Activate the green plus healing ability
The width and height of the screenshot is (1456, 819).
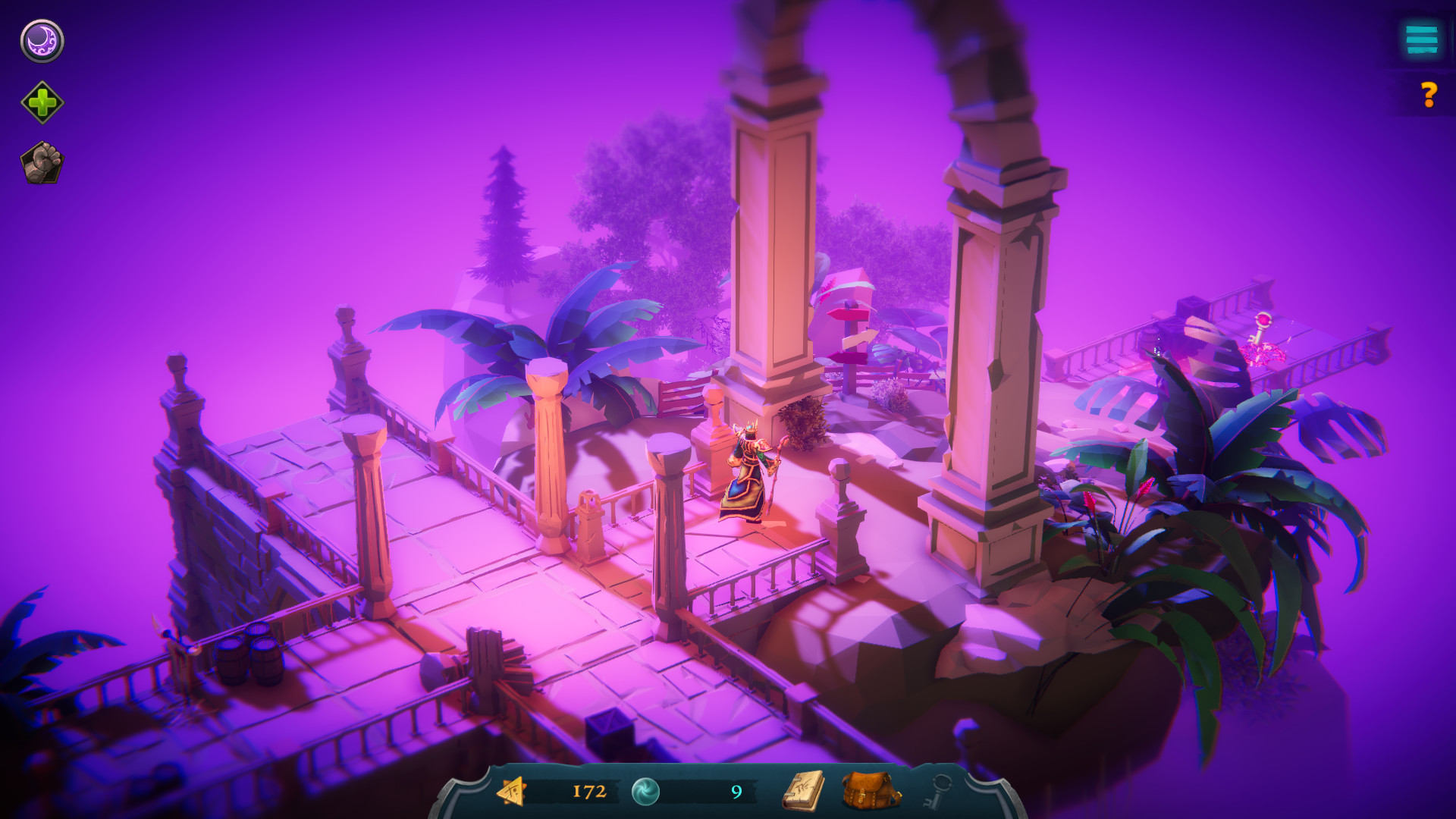[x=42, y=102]
